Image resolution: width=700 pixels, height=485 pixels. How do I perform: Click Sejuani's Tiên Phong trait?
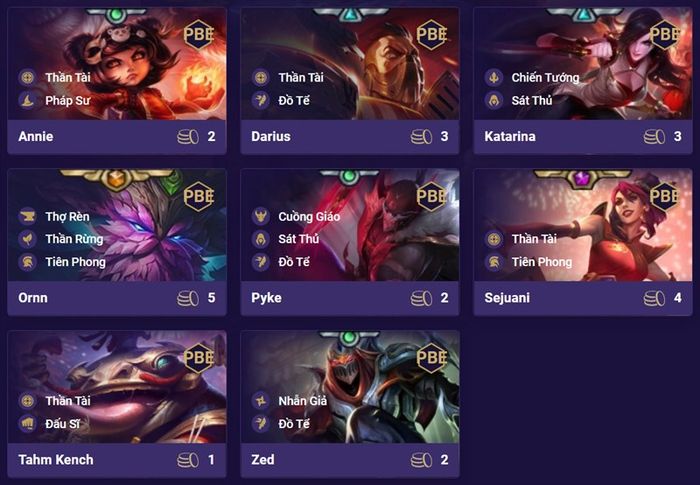tap(541, 262)
